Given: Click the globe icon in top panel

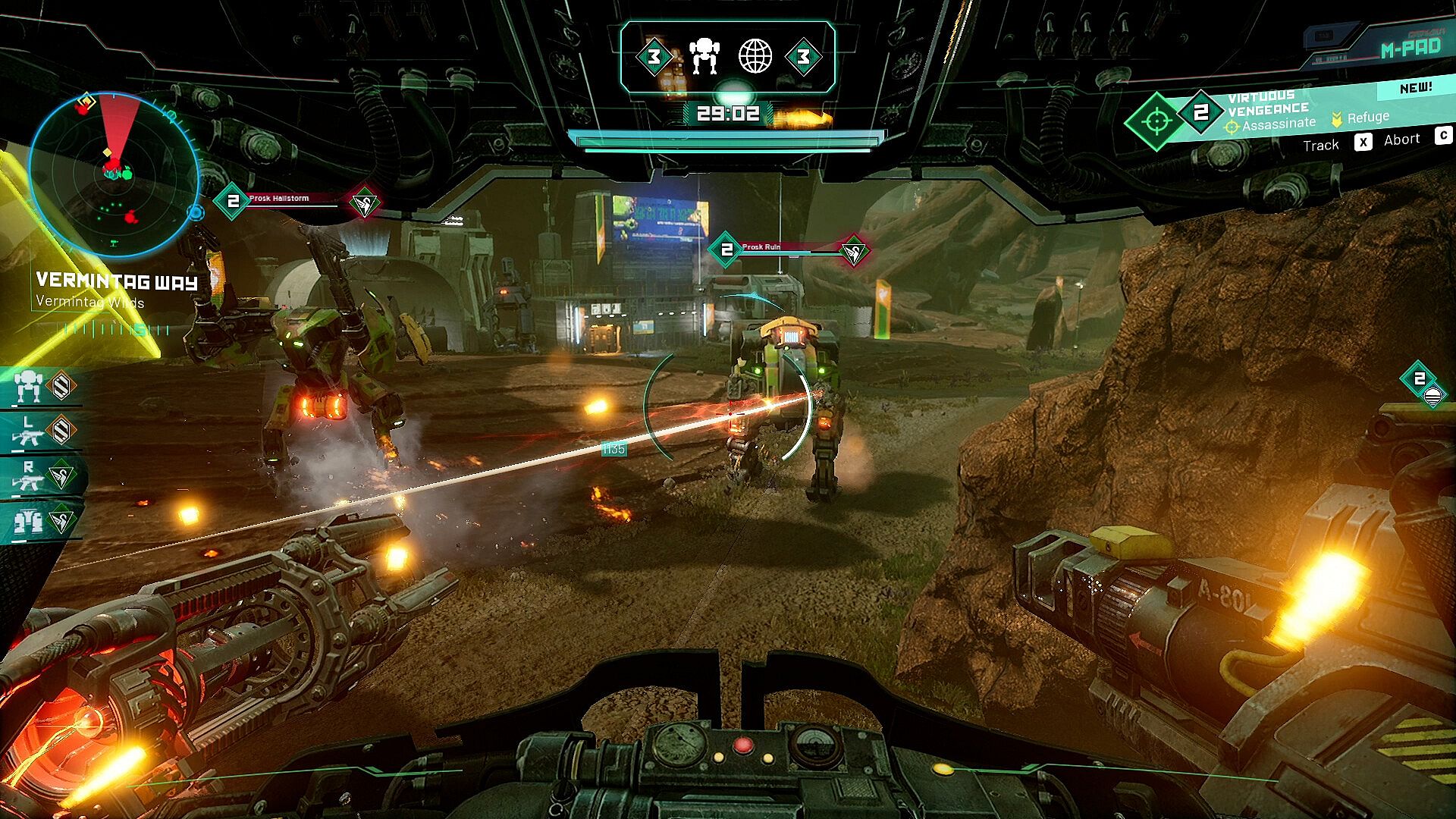Looking at the screenshot, I should click(x=755, y=56).
